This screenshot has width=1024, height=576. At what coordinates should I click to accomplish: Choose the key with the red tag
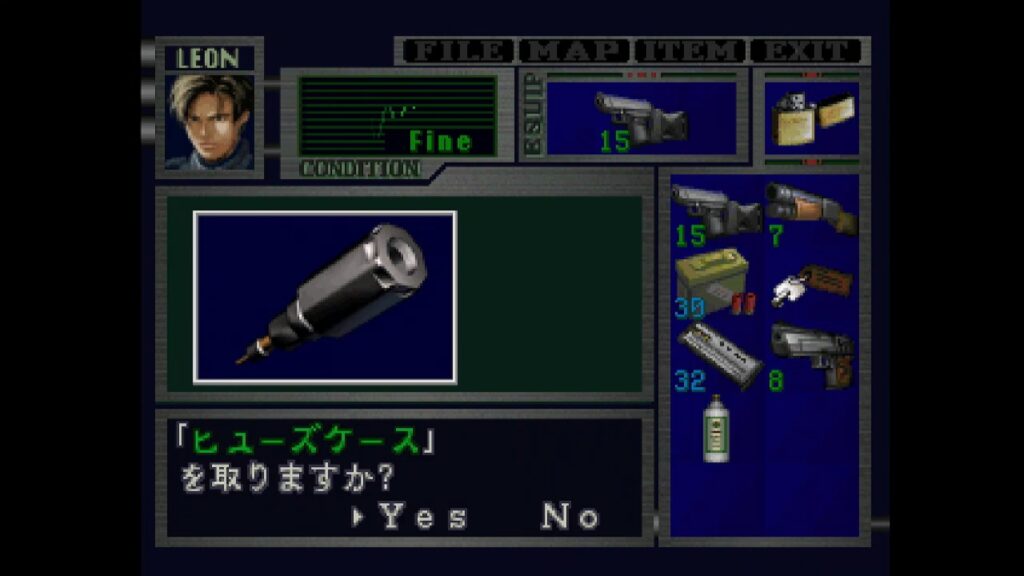click(810, 282)
